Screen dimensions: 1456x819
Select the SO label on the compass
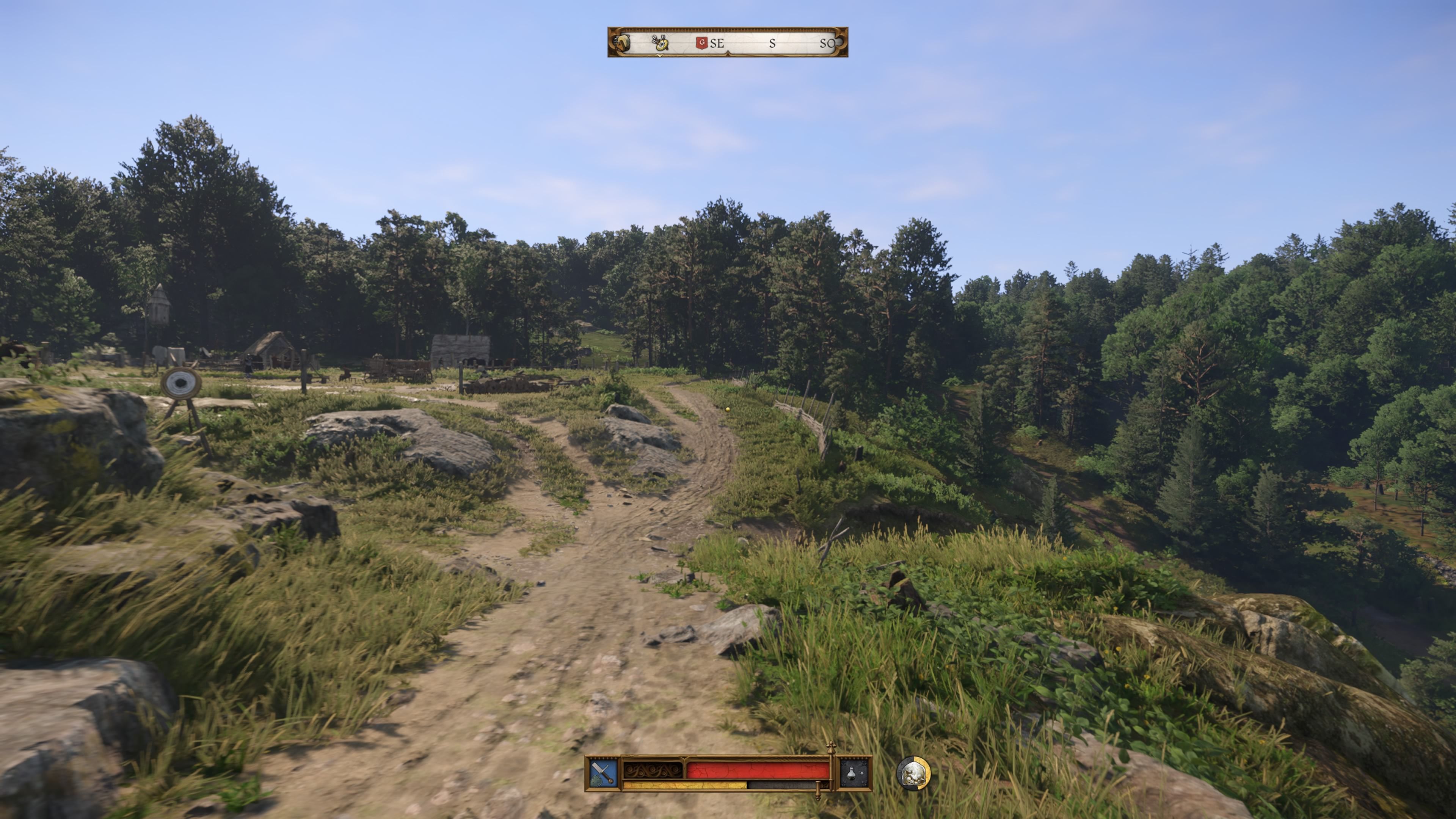[828, 43]
